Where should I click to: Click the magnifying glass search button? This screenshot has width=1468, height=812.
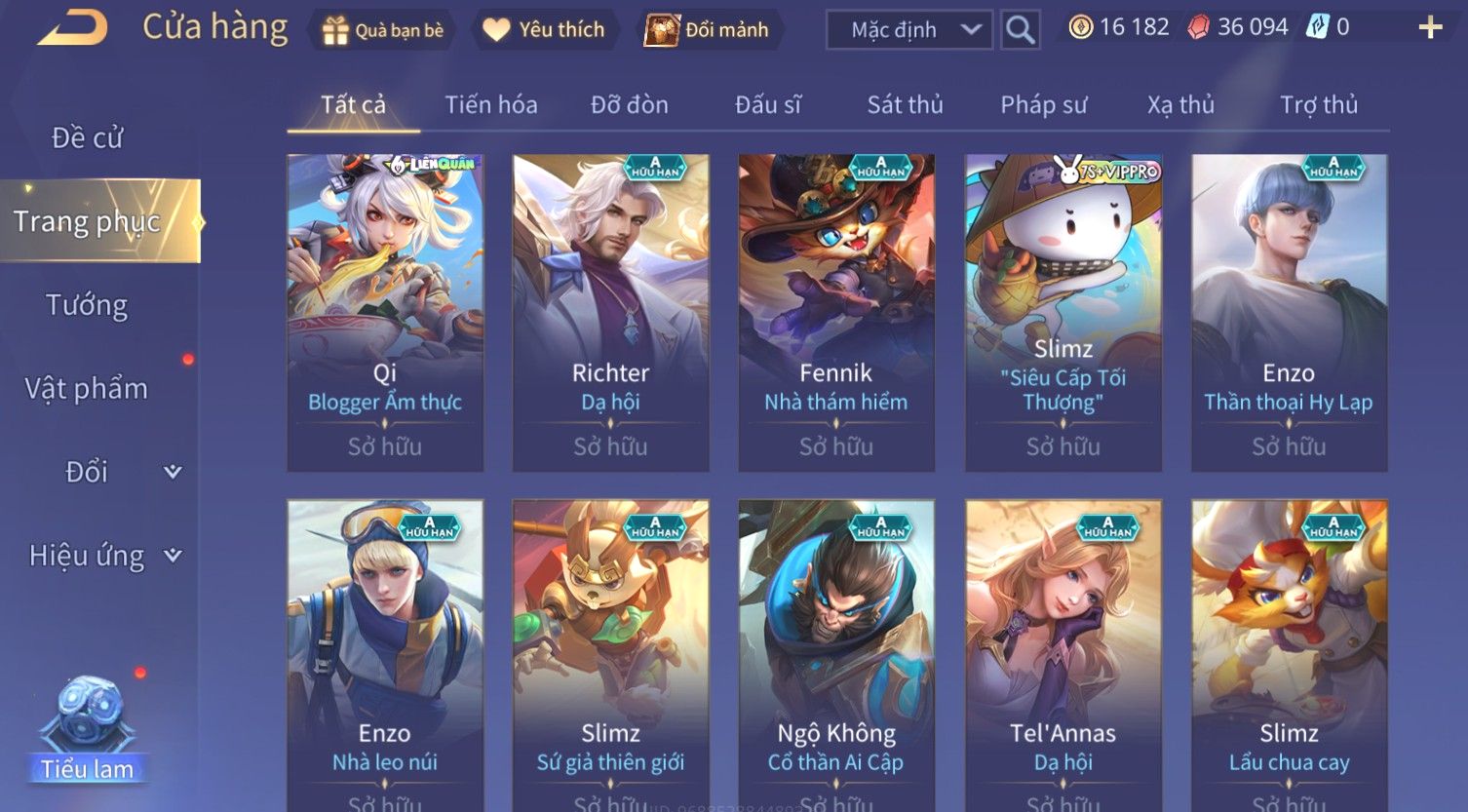(1020, 30)
